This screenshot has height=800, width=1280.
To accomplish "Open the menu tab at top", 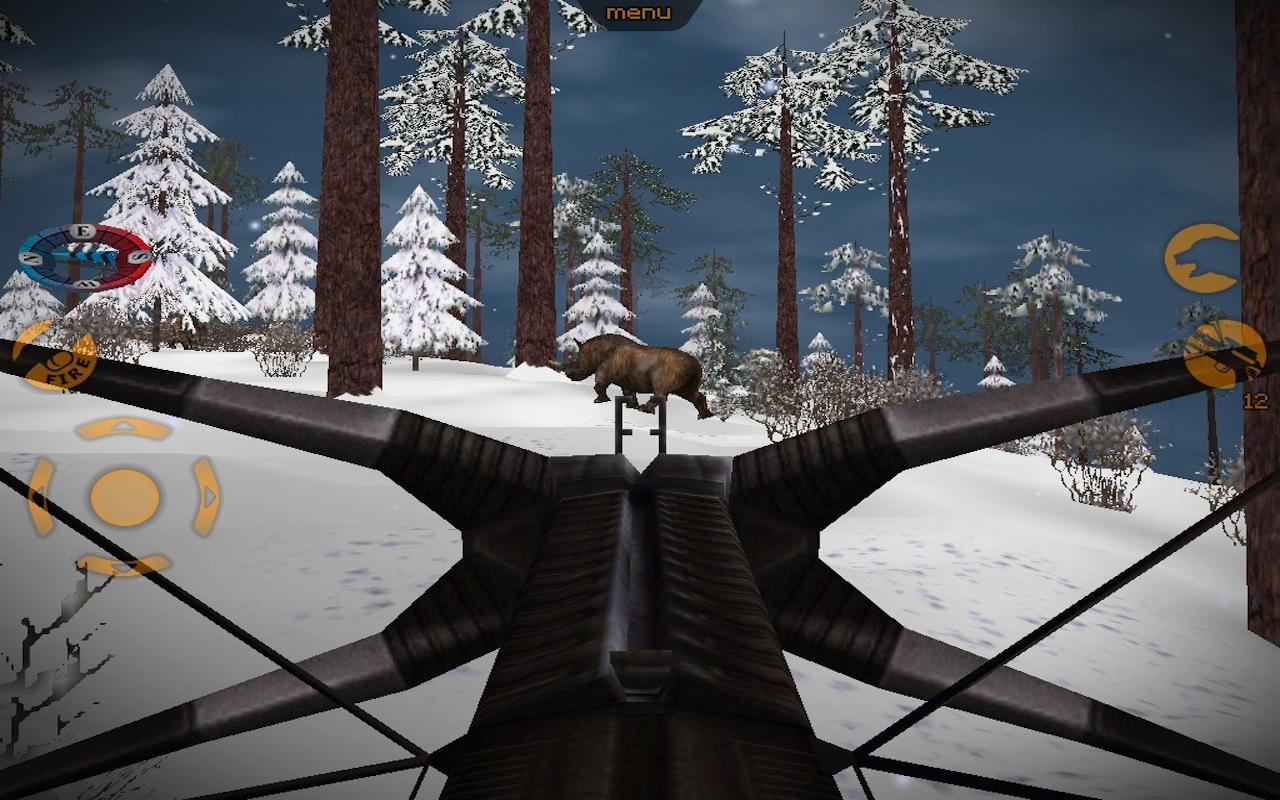I will pyautogui.click(x=639, y=13).
